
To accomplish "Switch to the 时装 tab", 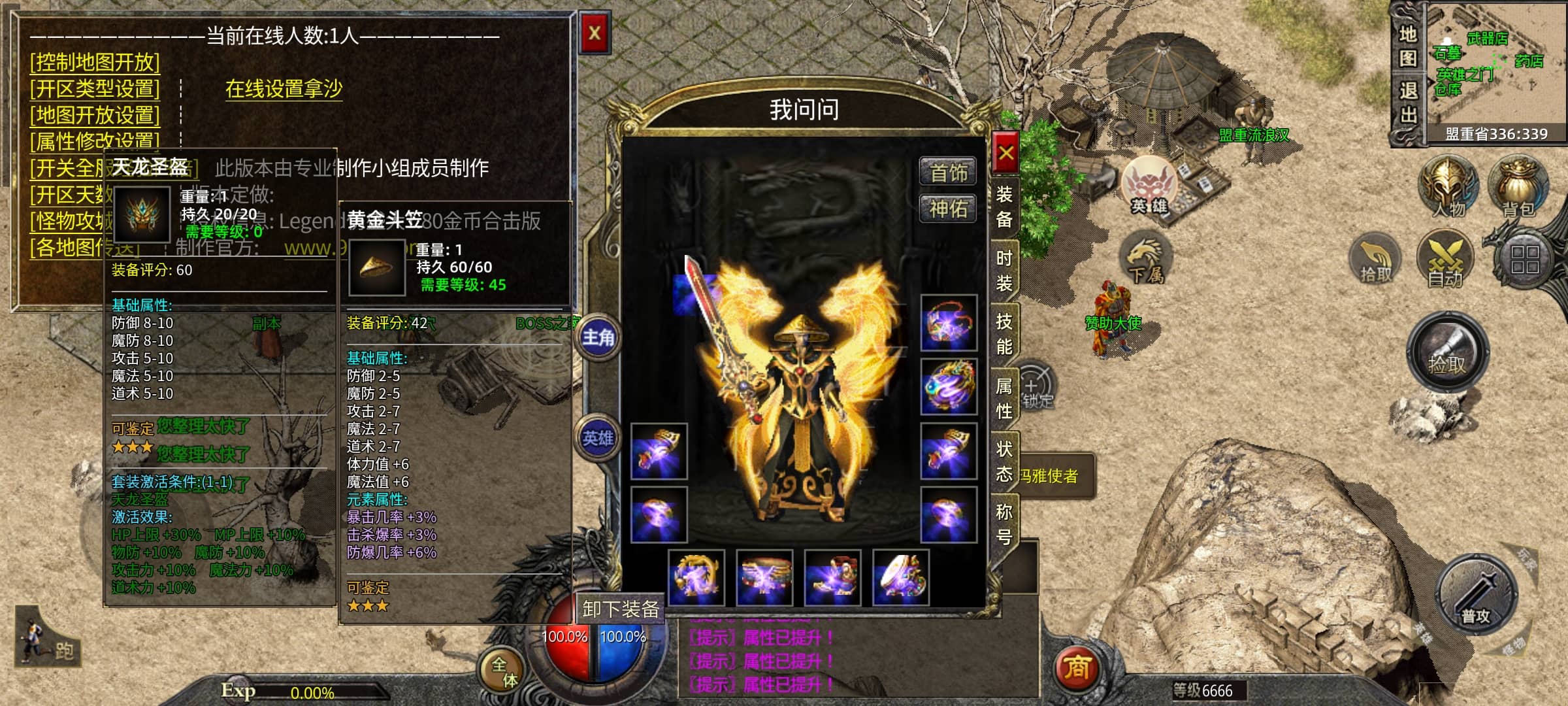I will coord(1004,271).
